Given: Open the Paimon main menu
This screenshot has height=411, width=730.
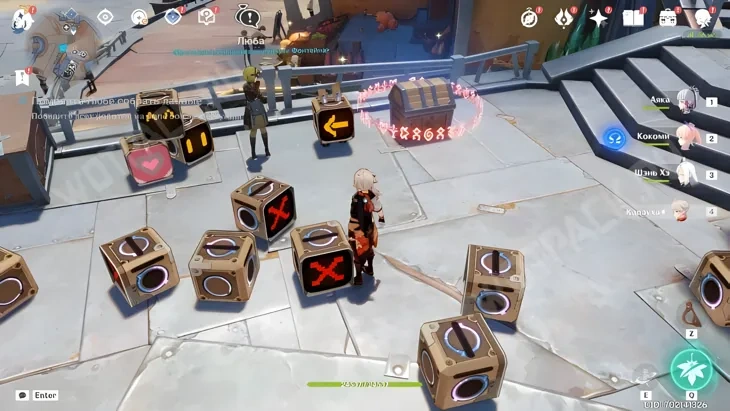Looking at the screenshot, I should coord(21,18).
